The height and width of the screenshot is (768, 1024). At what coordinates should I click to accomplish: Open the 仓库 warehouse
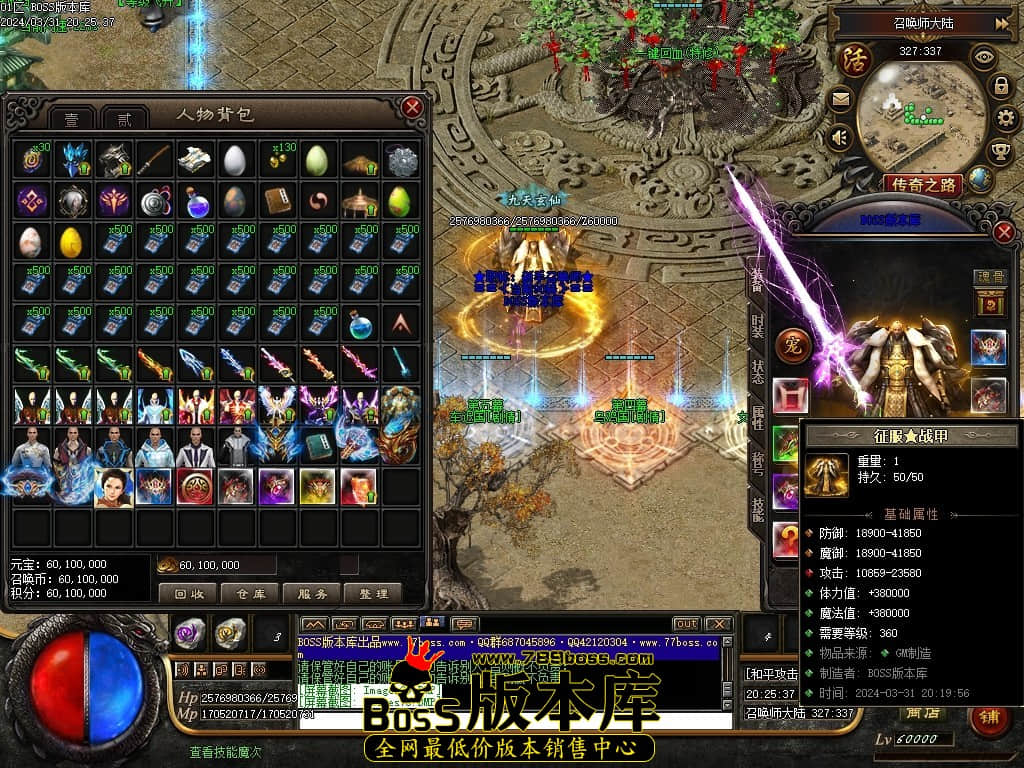coord(250,593)
